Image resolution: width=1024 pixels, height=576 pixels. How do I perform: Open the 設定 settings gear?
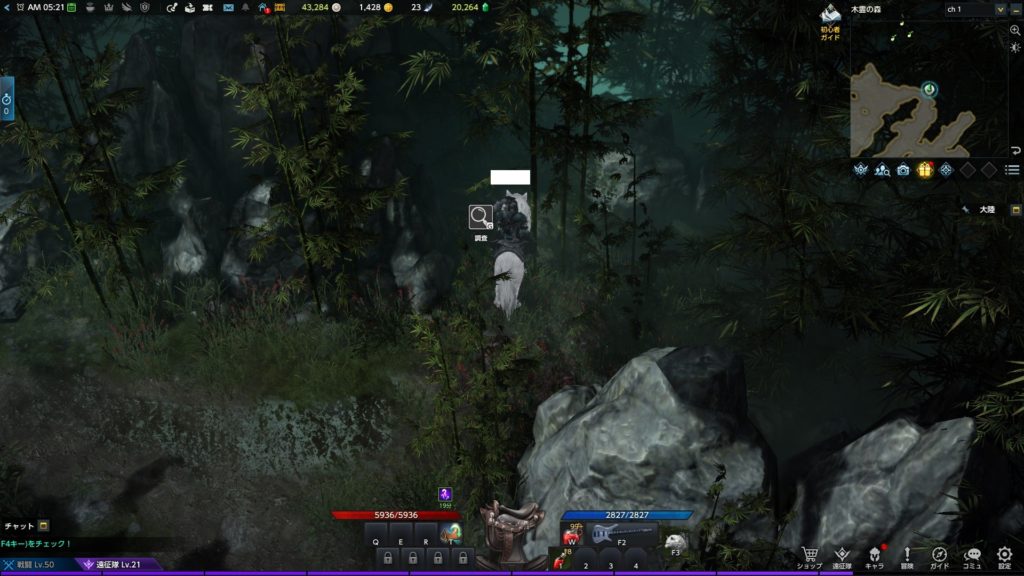pos(1004,555)
